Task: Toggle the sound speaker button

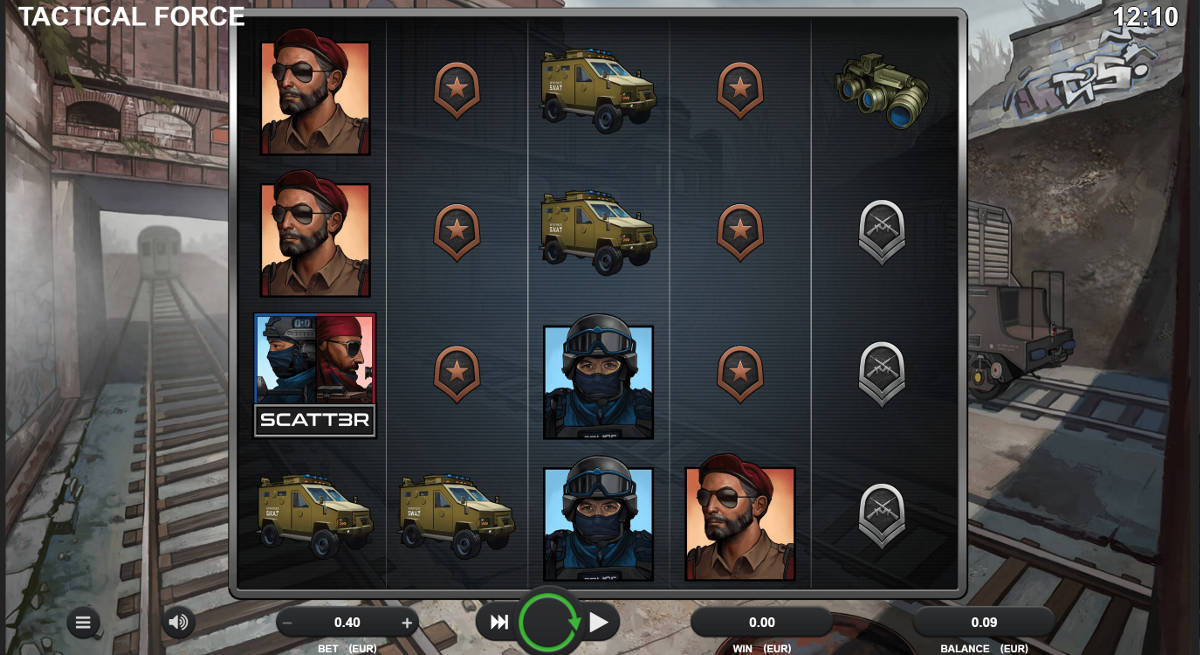Action: point(179,623)
